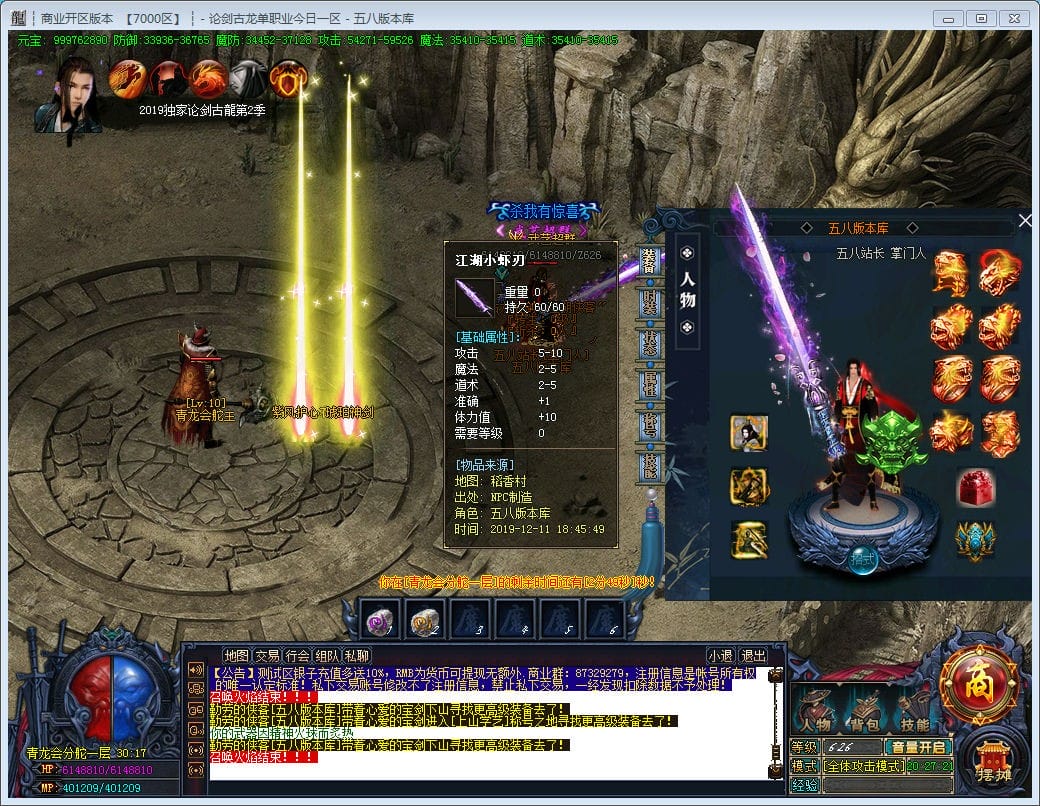The width and height of the screenshot is (1040, 806).
Task: Open the 地图 map button
Action: pyautogui.click(x=237, y=656)
